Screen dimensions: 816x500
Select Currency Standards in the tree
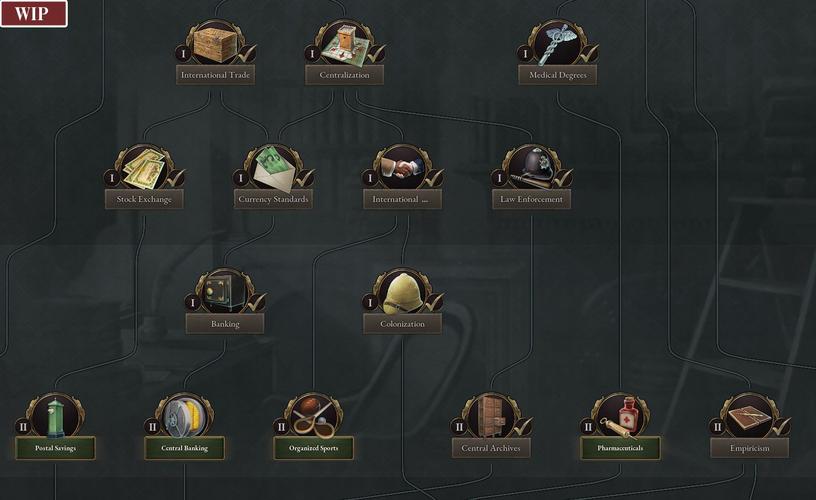[274, 199]
